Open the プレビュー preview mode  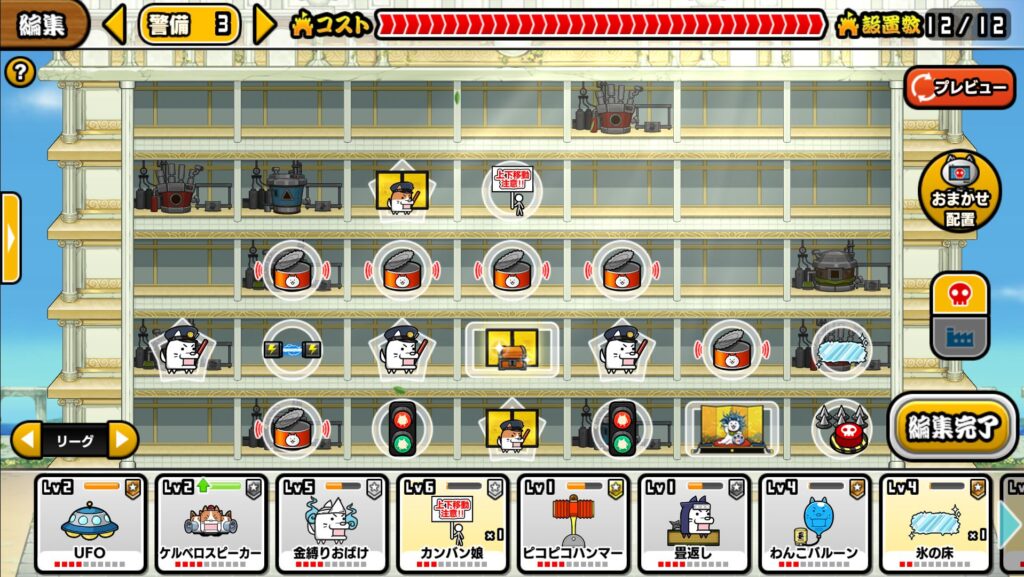tap(960, 88)
